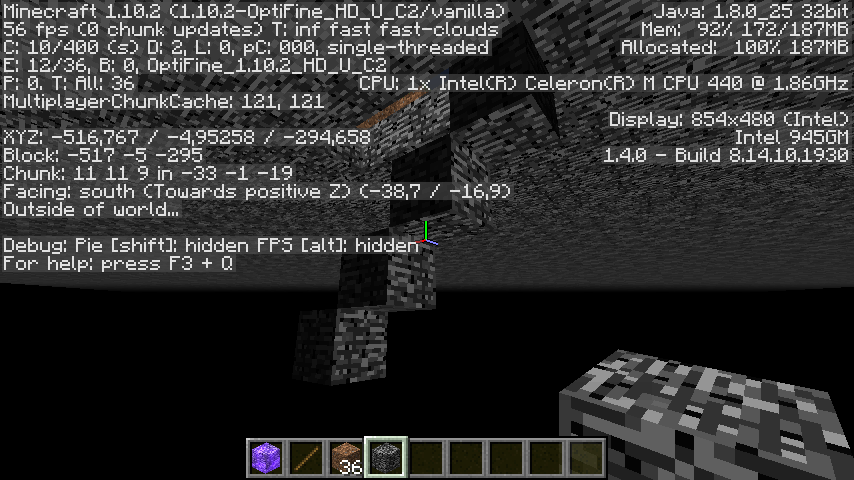
Task: Select the stick in the hotbar
Action: [x=306, y=458]
